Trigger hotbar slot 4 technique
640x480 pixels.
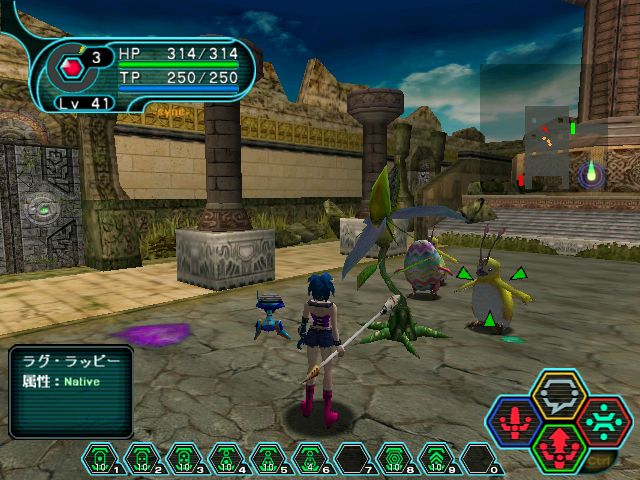[x=226, y=458]
